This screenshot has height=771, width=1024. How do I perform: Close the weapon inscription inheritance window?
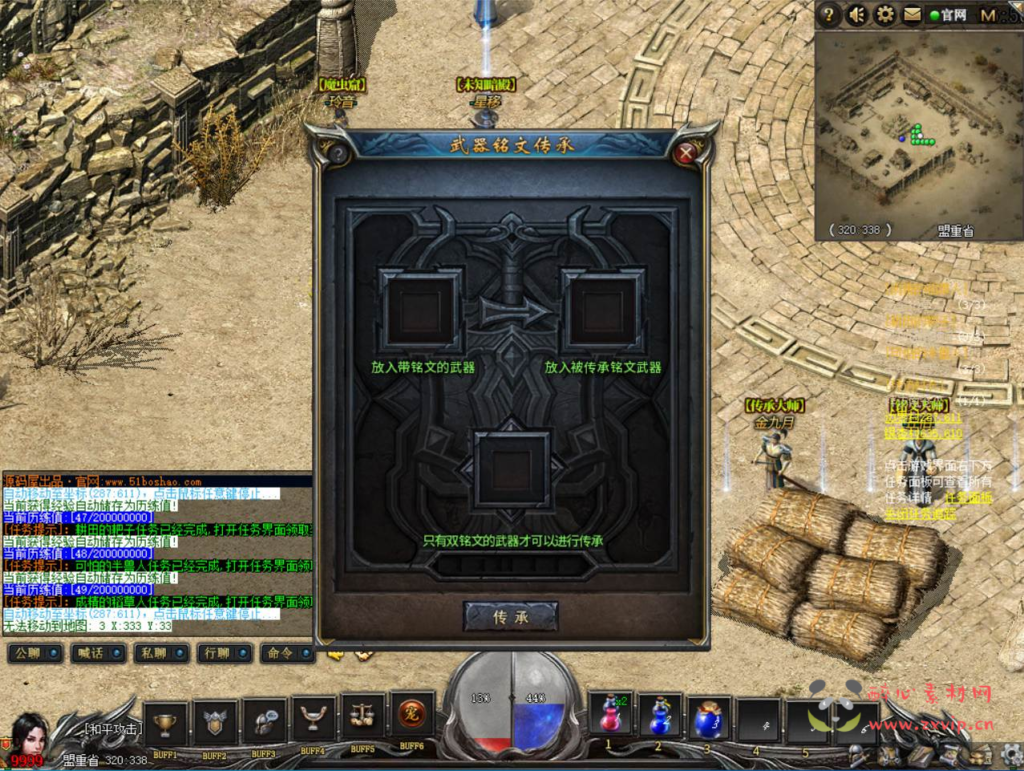[x=685, y=153]
